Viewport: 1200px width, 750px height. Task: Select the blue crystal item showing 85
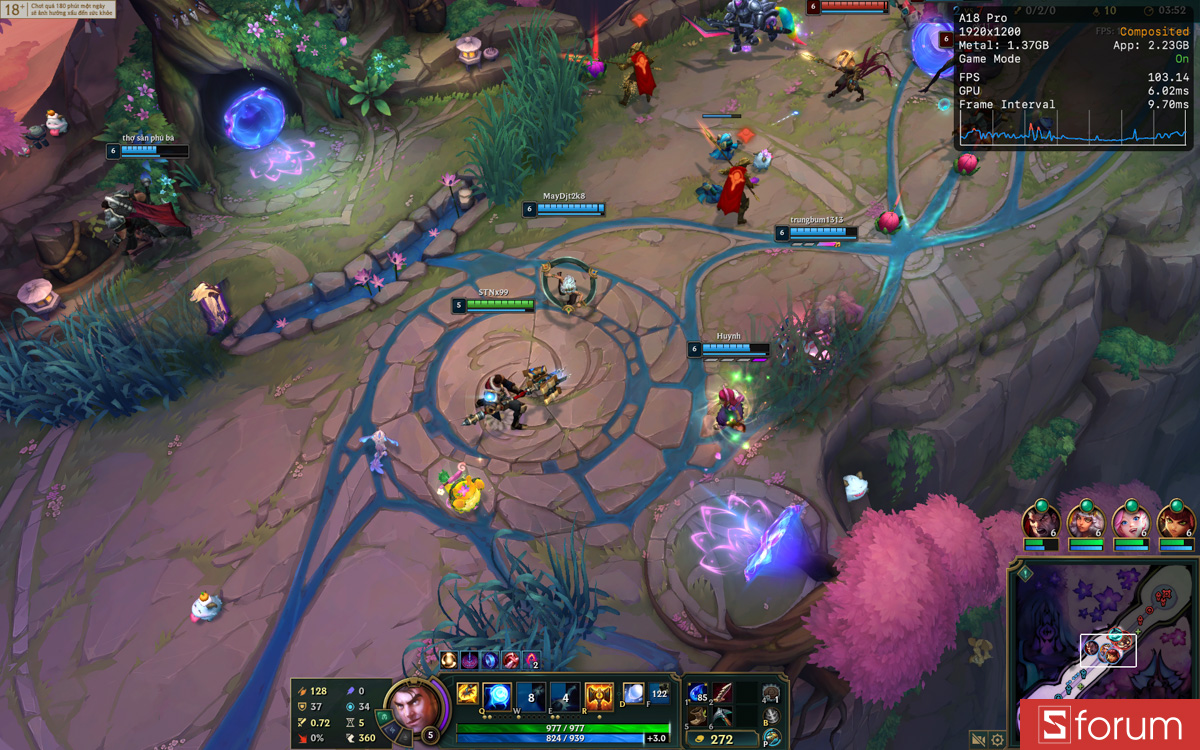[x=698, y=694]
